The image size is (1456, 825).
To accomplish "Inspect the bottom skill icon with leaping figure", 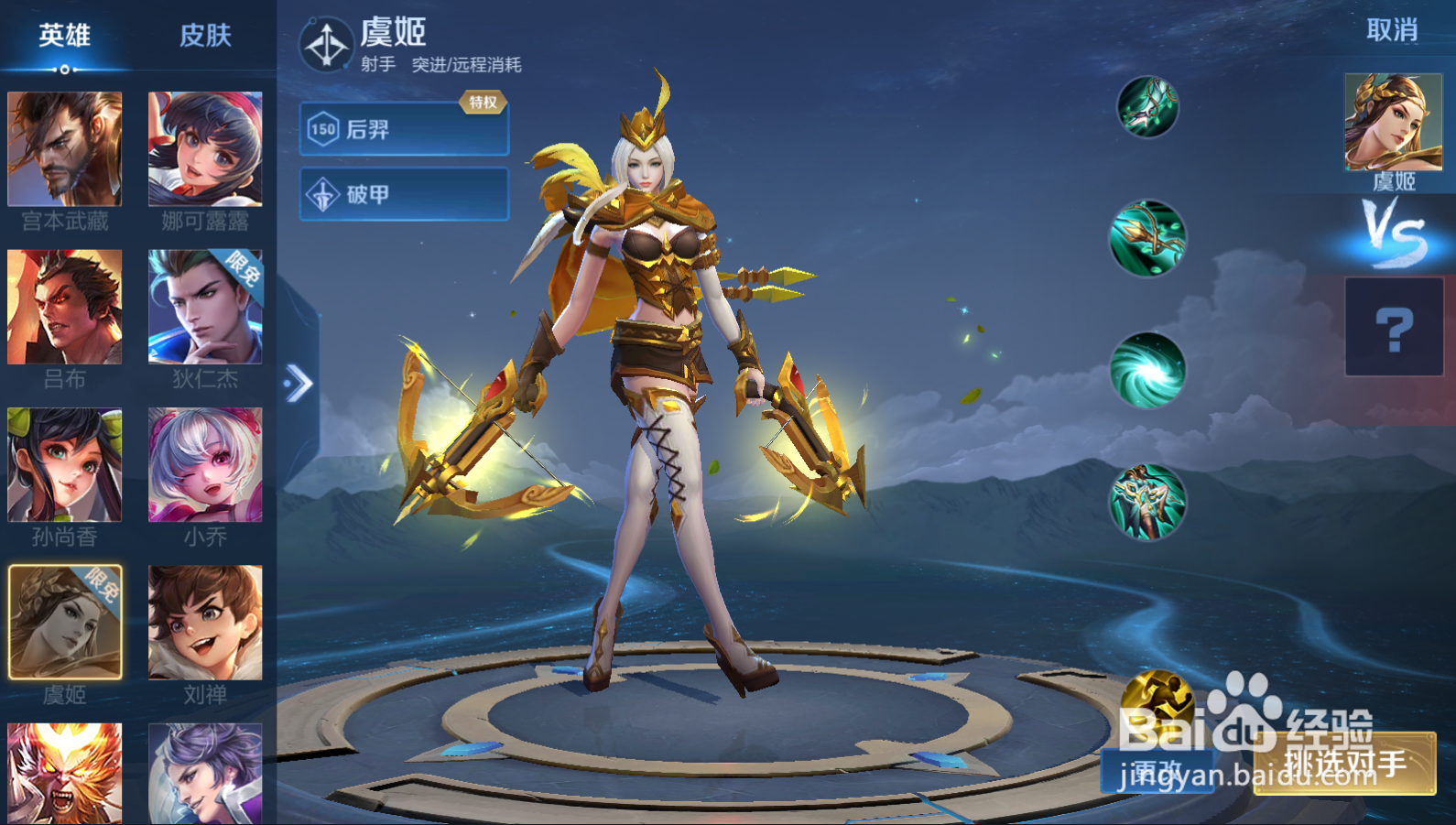I will (1147, 502).
